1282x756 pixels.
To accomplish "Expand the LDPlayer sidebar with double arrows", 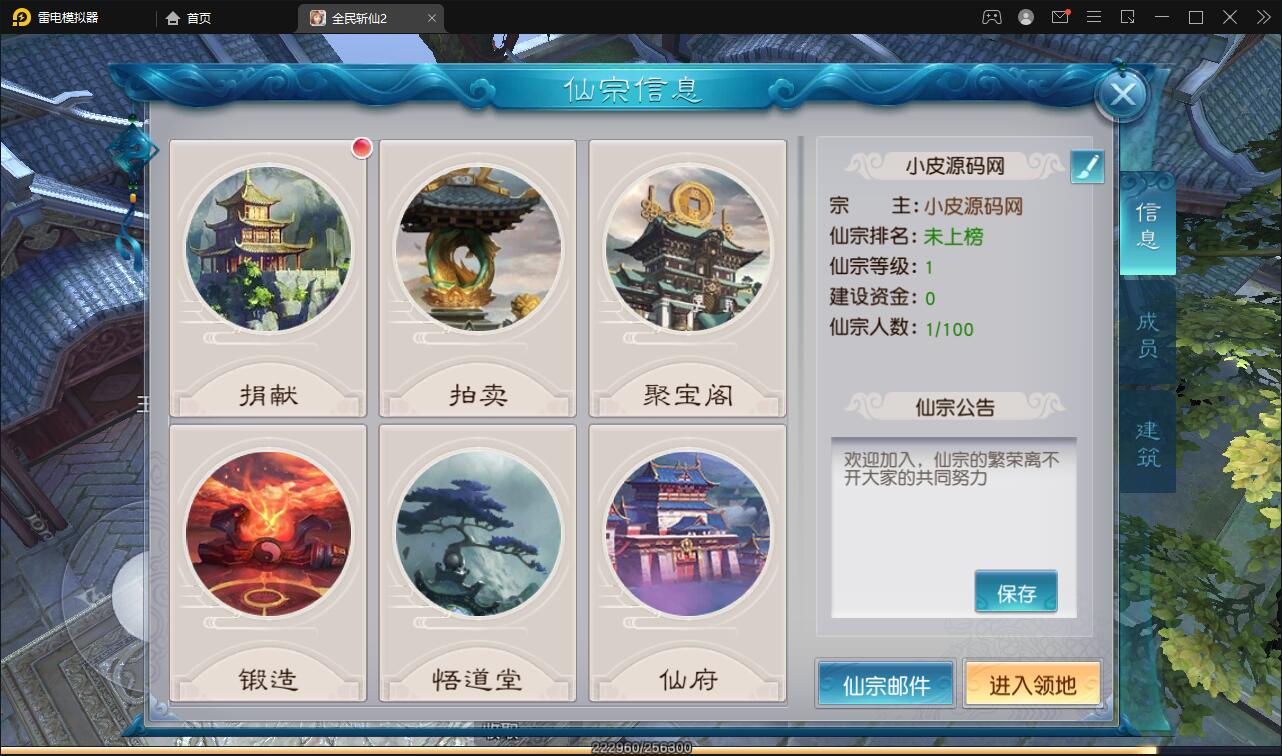I will coord(1263,16).
